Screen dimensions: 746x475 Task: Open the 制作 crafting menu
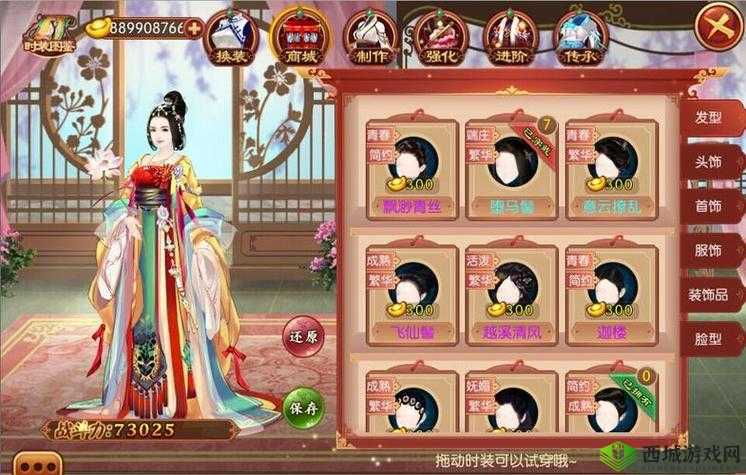click(x=366, y=37)
